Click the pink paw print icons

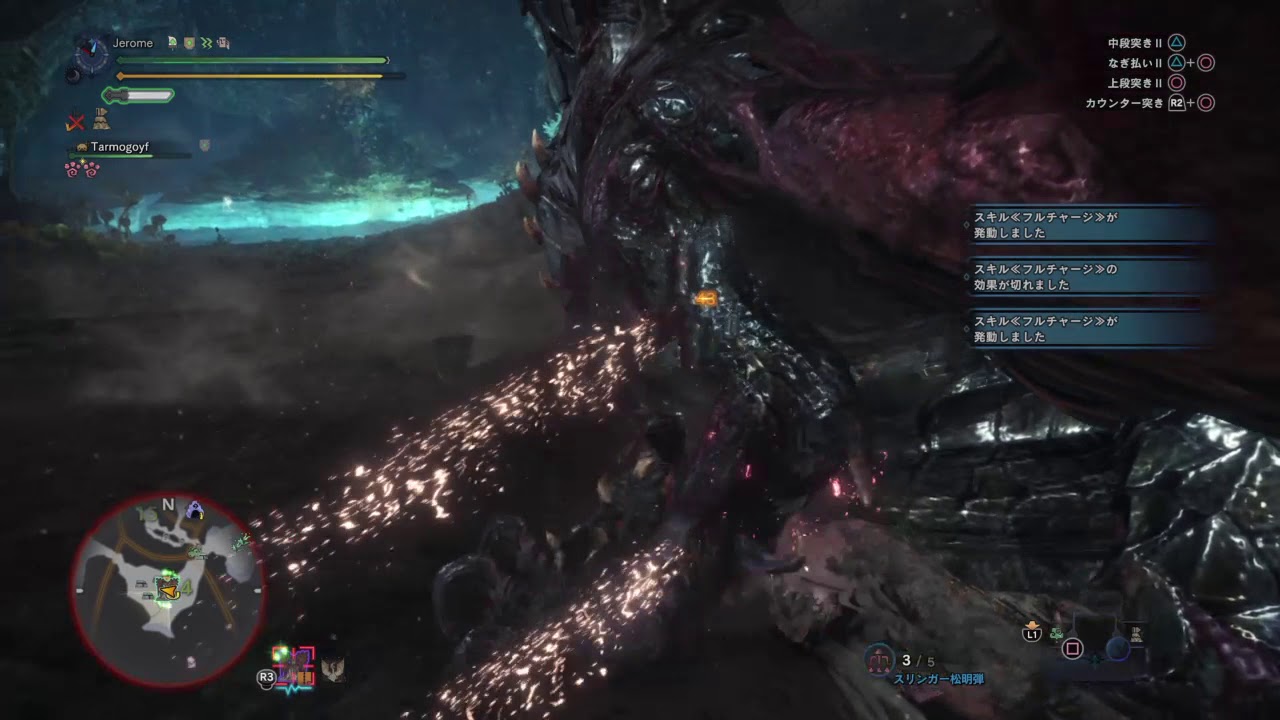click(x=83, y=169)
